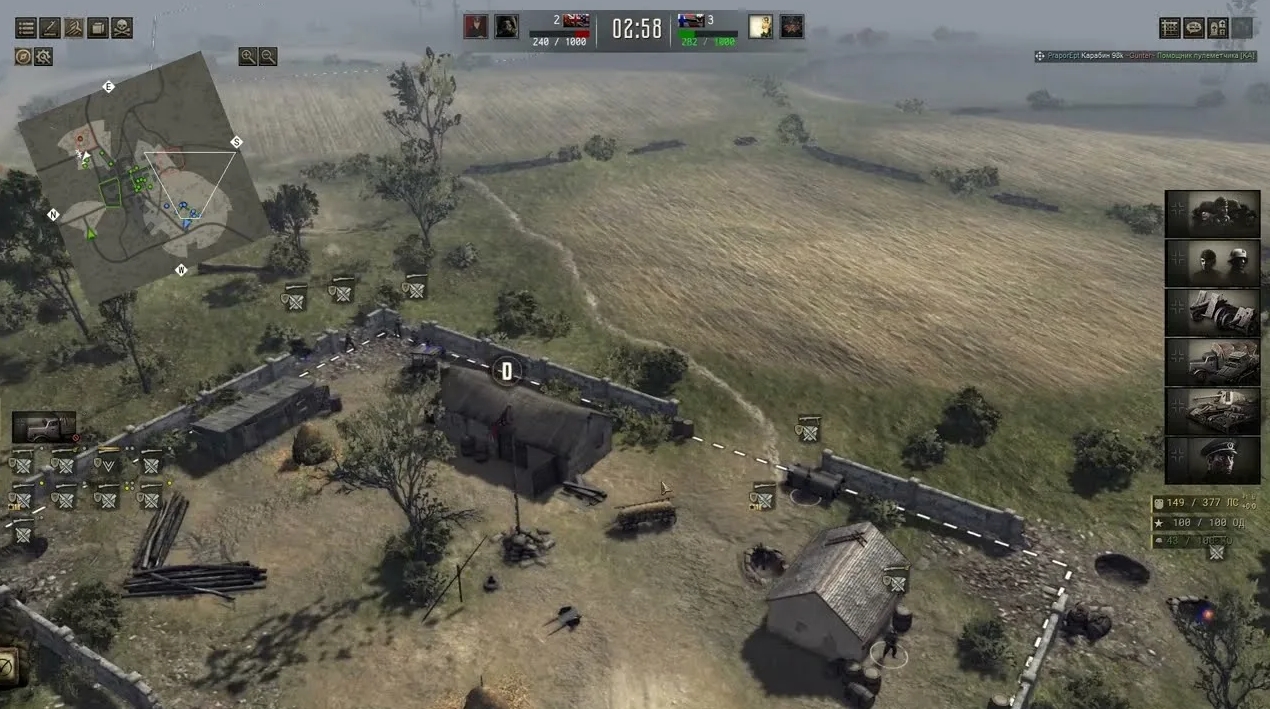
Task: Select the infantry squad reinforcement card
Action: tap(1212, 214)
